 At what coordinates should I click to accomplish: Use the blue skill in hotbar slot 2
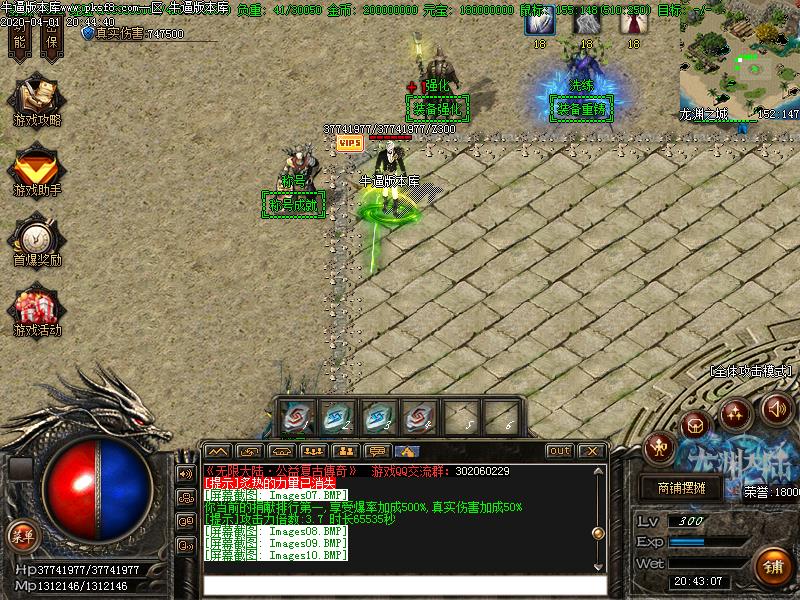[338, 418]
